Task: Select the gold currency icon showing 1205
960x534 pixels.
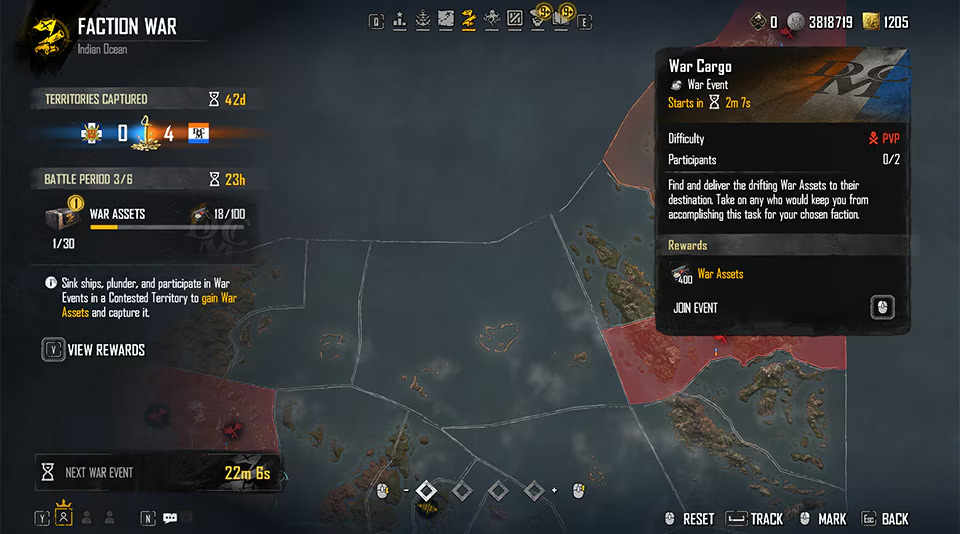Action: tap(870, 21)
